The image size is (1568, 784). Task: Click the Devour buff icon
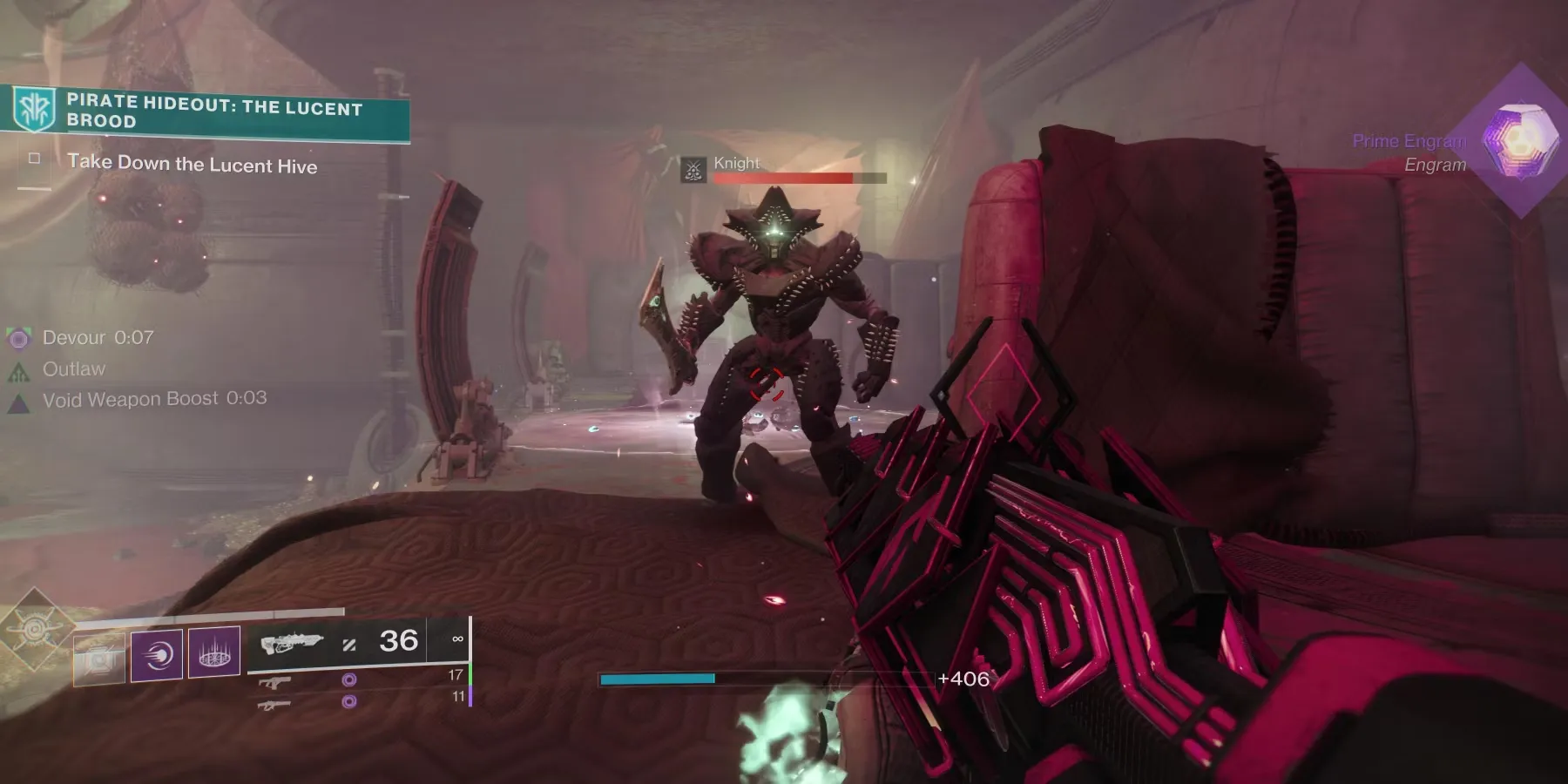18,338
